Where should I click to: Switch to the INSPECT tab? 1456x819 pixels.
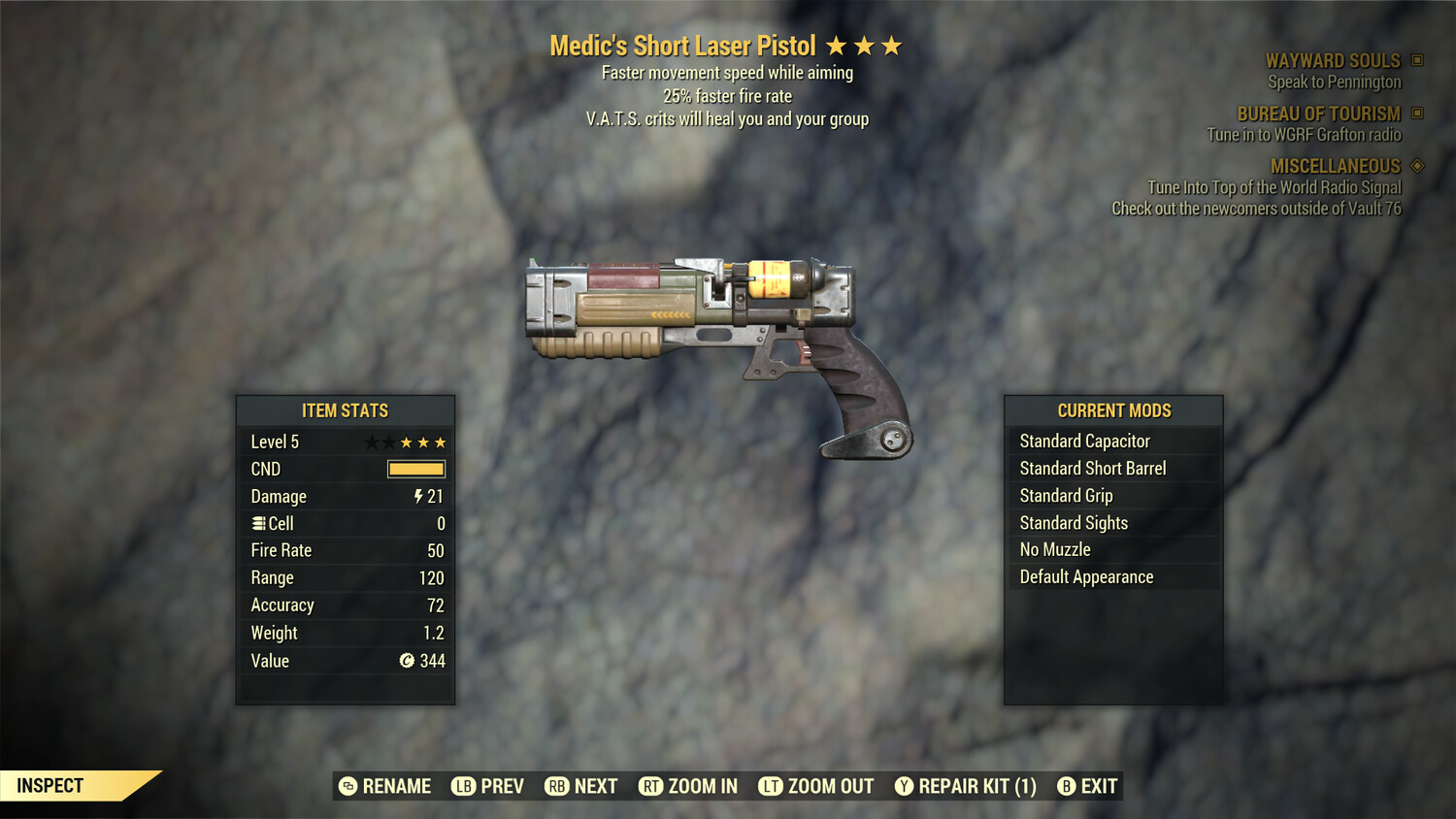click(x=50, y=785)
